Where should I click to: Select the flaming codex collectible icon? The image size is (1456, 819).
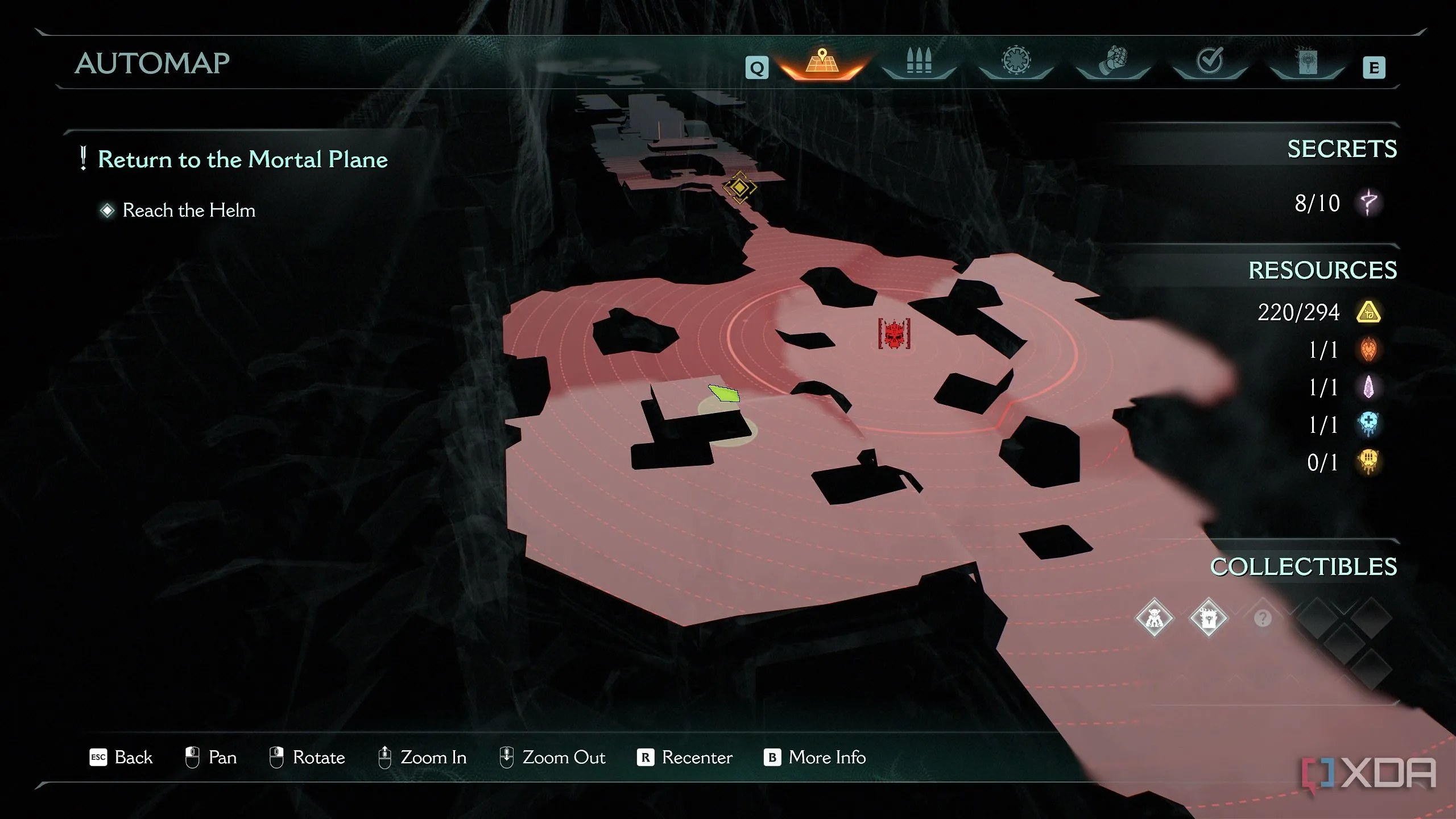pyautogui.click(x=1209, y=618)
